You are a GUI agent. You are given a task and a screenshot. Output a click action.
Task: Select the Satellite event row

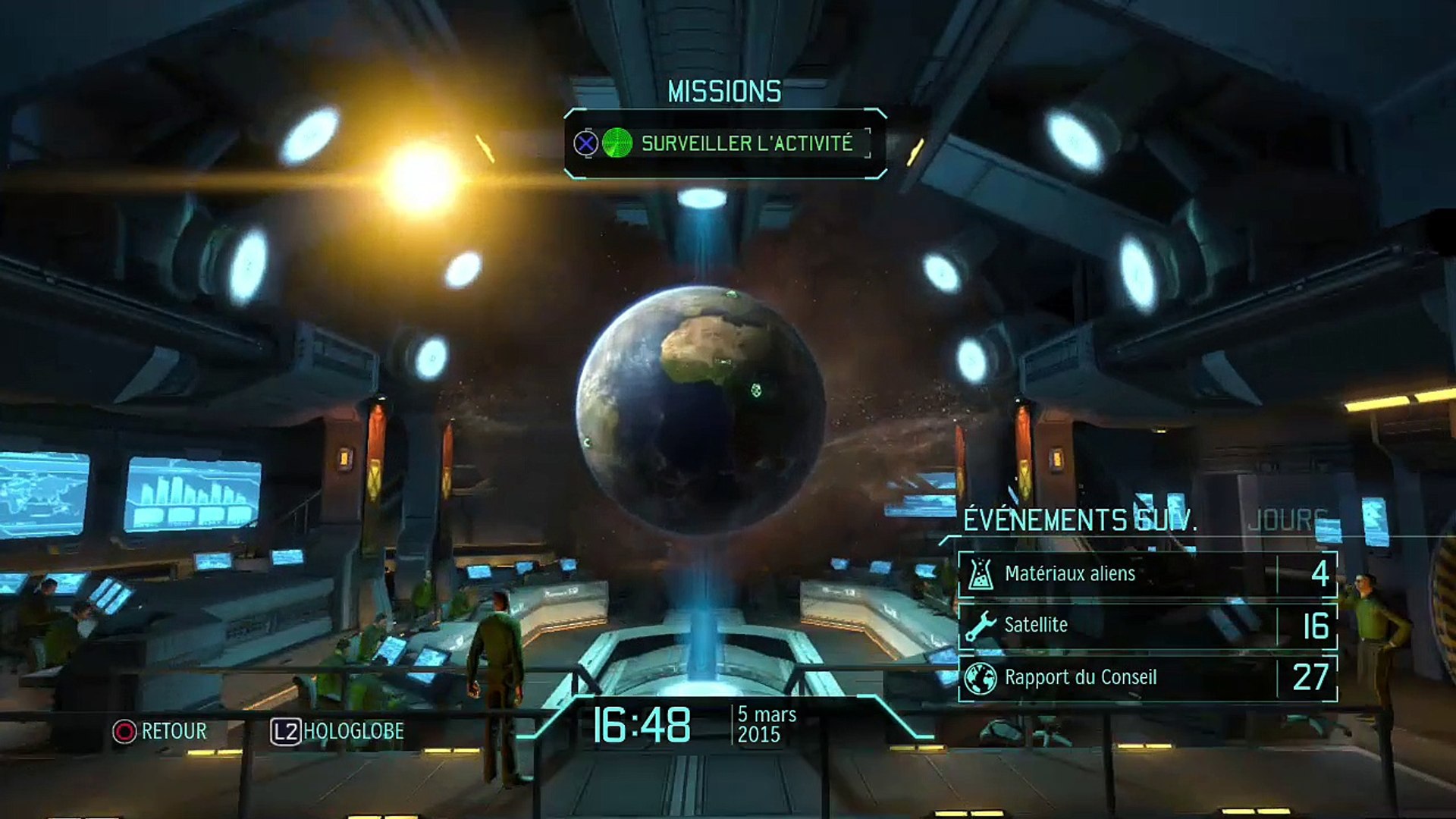point(1147,626)
